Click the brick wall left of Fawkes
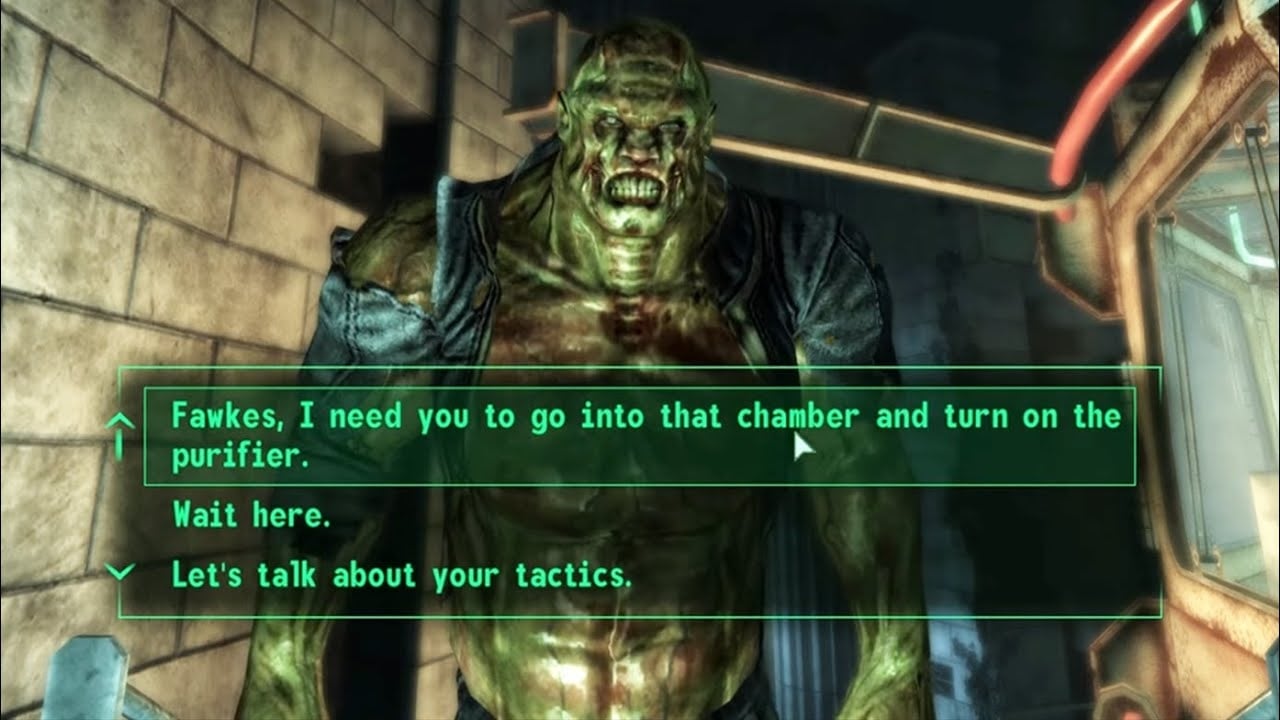Viewport: 1280px width, 720px height. click(x=150, y=200)
